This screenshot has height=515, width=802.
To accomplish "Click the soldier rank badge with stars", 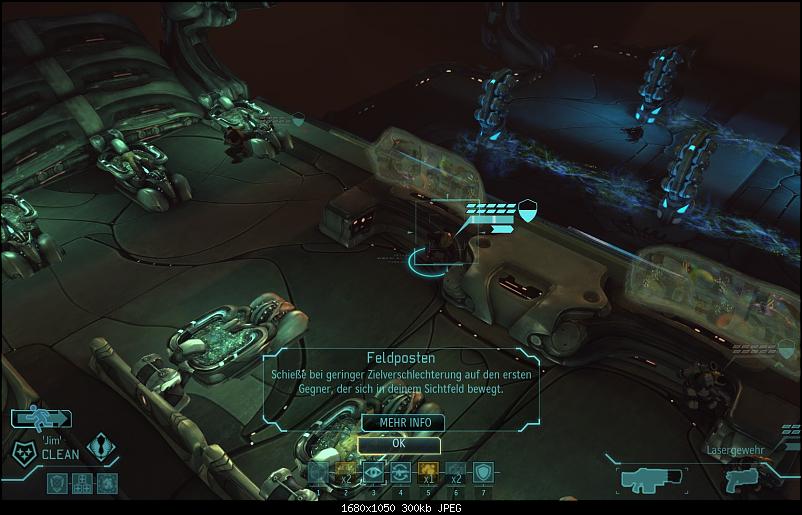I will click(x=24, y=451).
